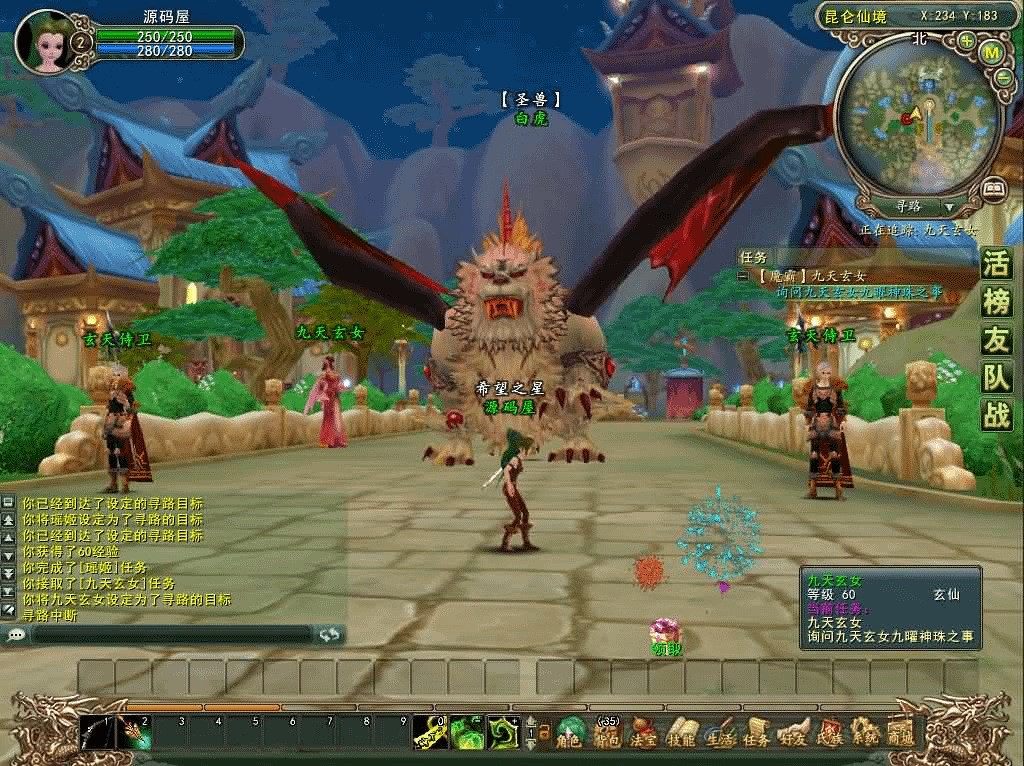Show the 任务 quest log
Image resolution: width=1024 pixels, height=766 pixels.
[x=757, y=734]
